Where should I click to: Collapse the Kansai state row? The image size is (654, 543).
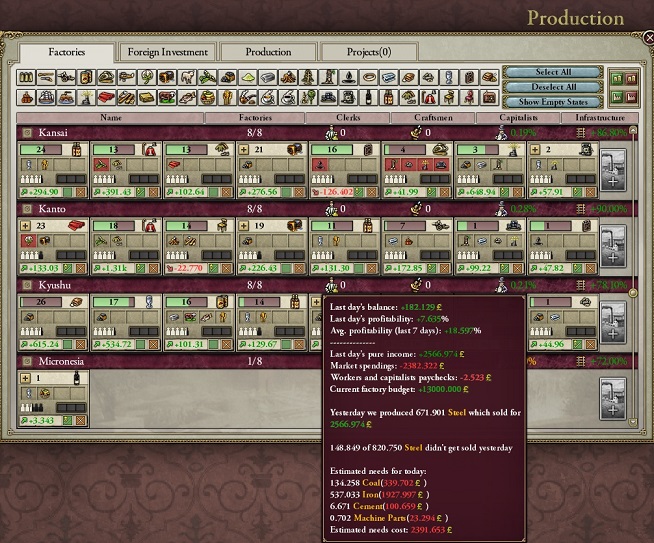pyautogui.click(x=27, y=133)
